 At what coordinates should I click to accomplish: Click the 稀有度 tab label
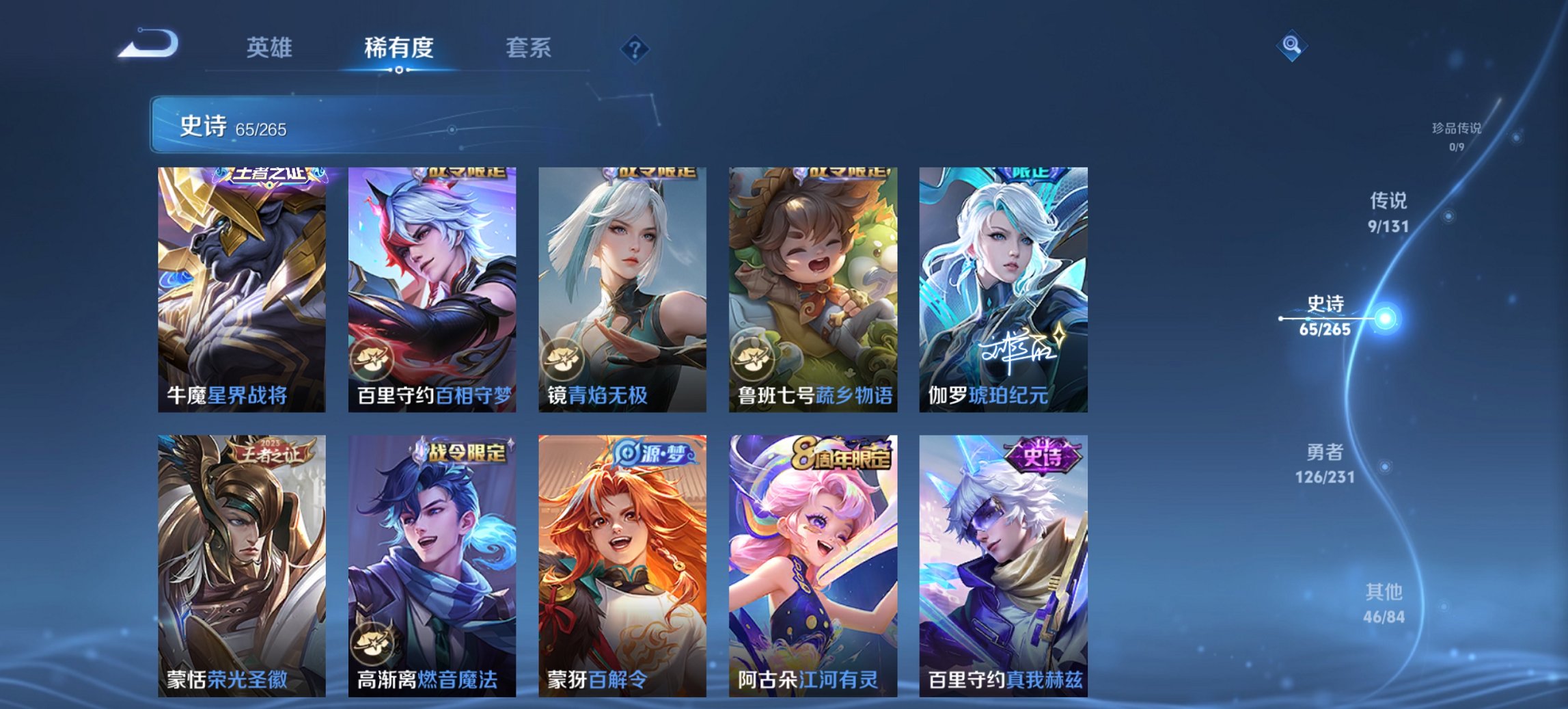pos(399,48)
